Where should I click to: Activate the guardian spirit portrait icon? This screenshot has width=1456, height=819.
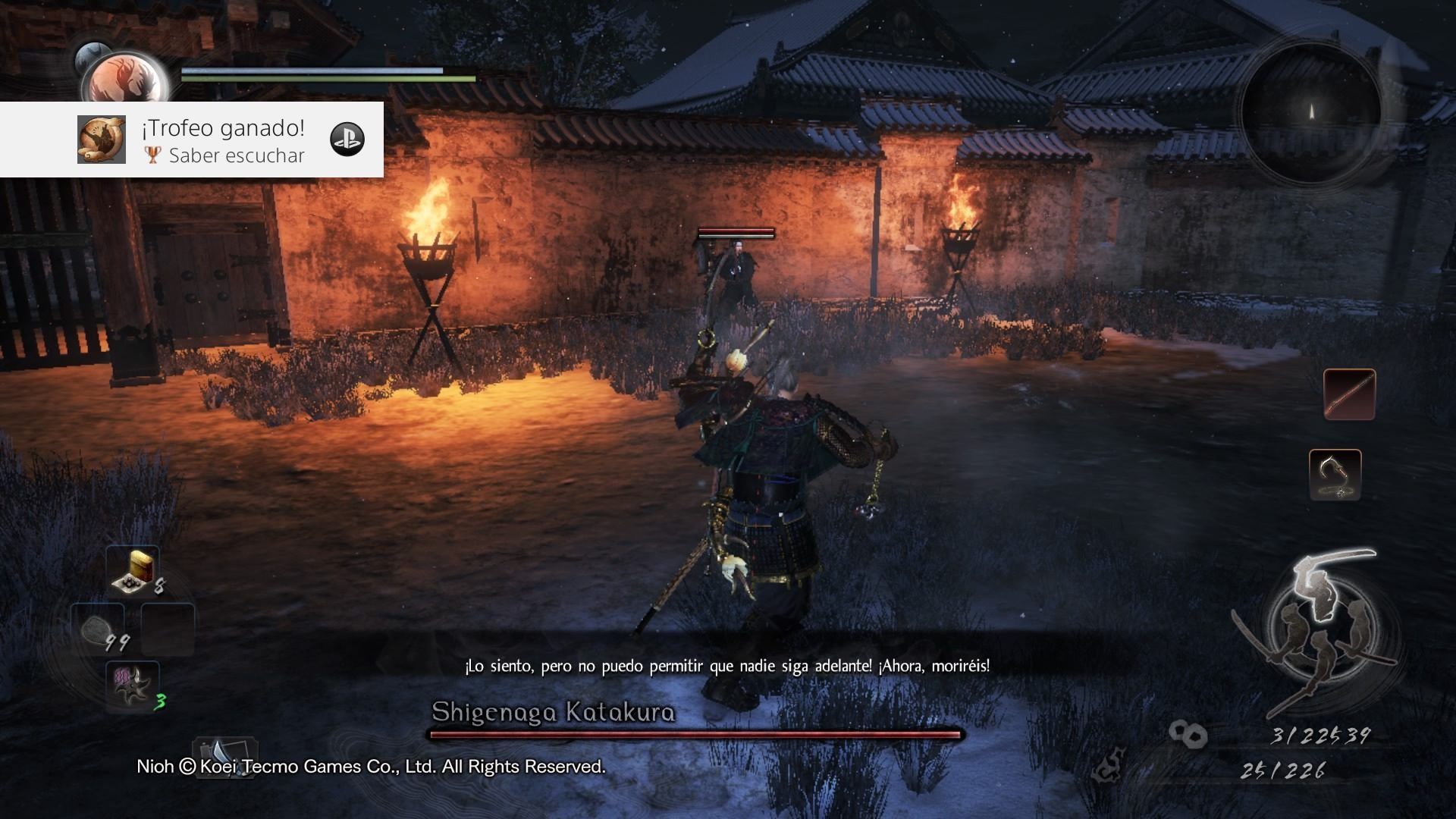124,79
